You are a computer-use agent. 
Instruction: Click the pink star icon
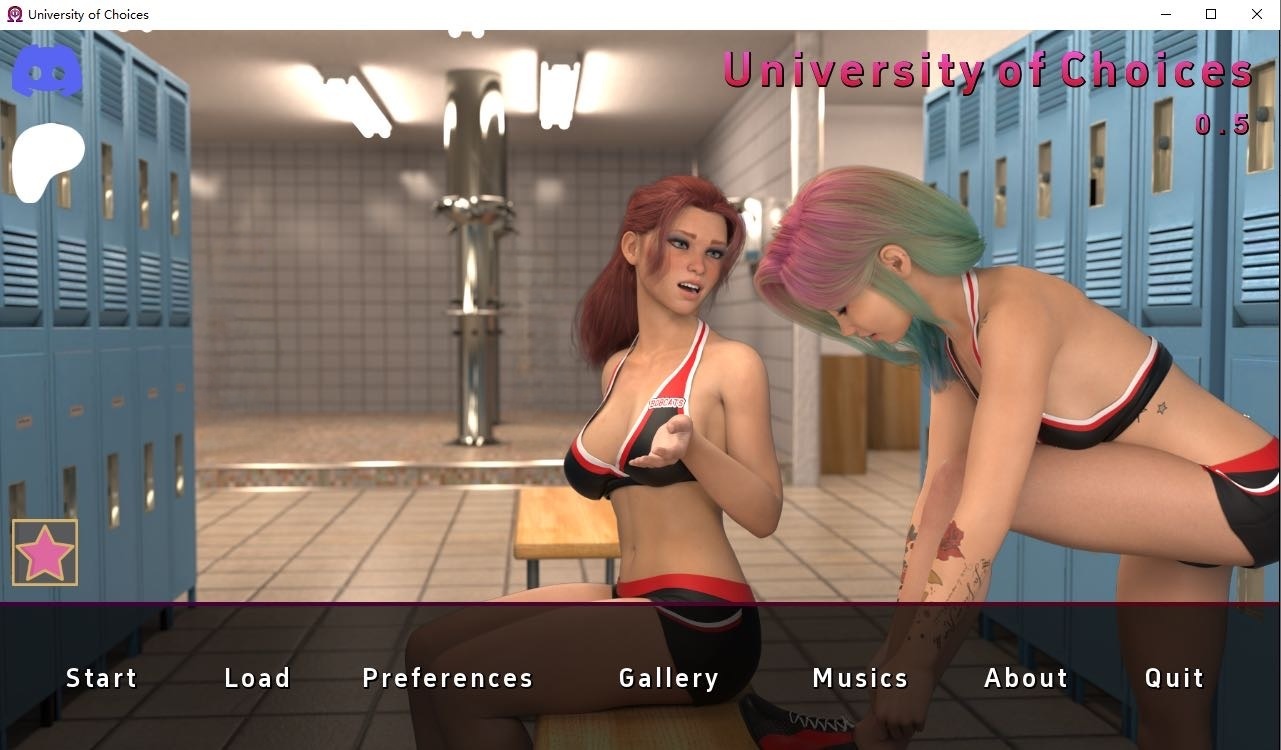click(45, 552)
